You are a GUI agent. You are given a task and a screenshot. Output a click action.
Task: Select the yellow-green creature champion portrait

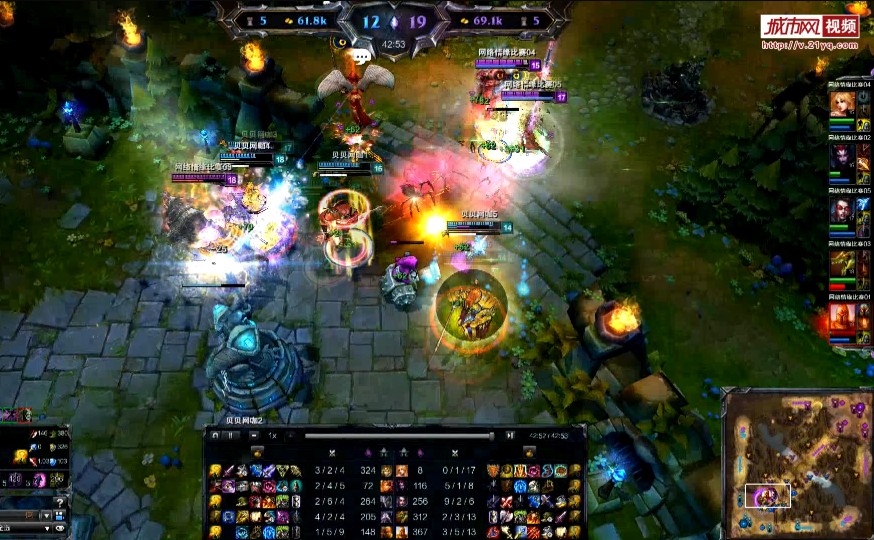click(841, 265)
